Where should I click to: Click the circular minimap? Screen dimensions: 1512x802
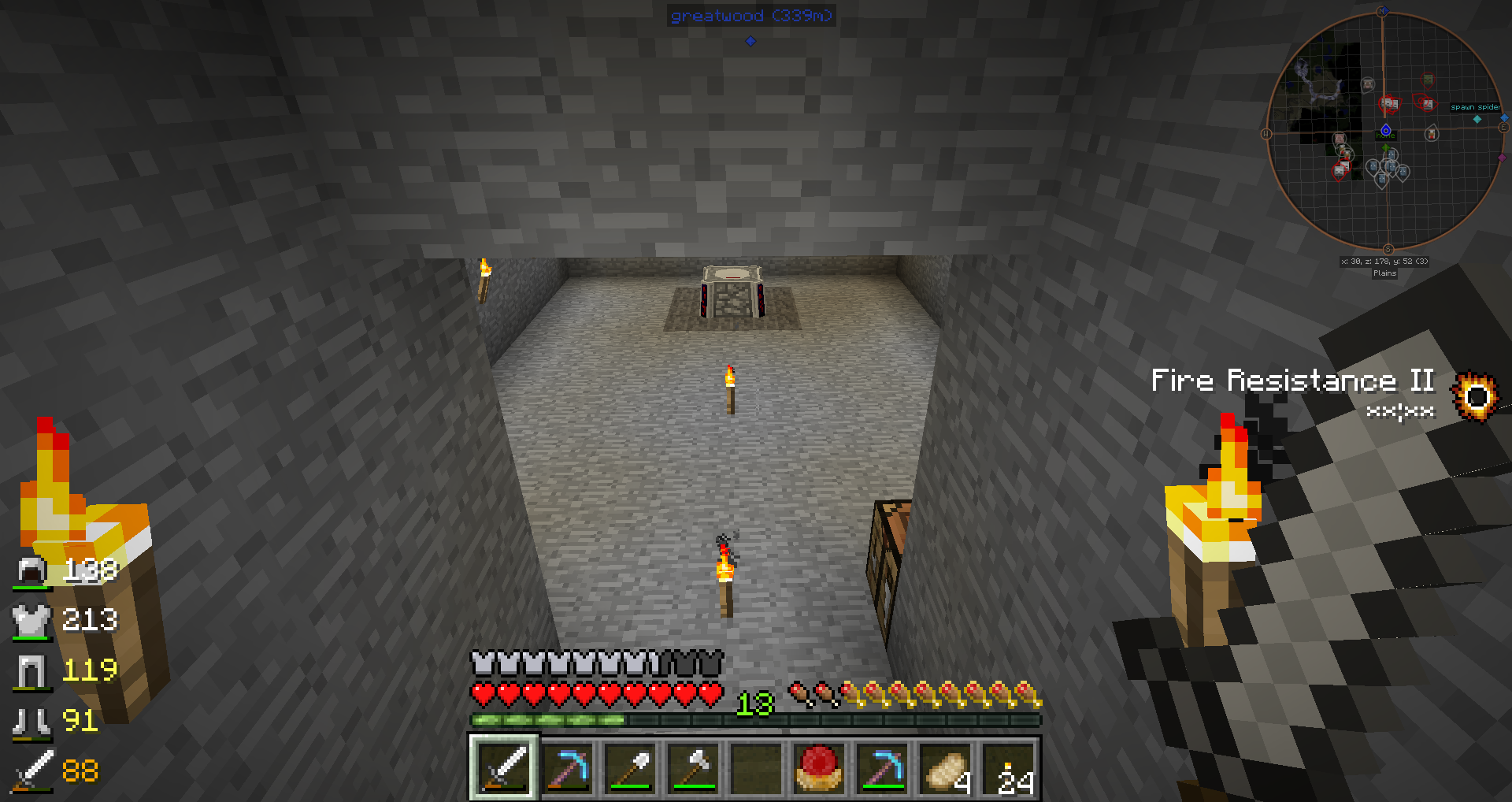coord(1385,132)
